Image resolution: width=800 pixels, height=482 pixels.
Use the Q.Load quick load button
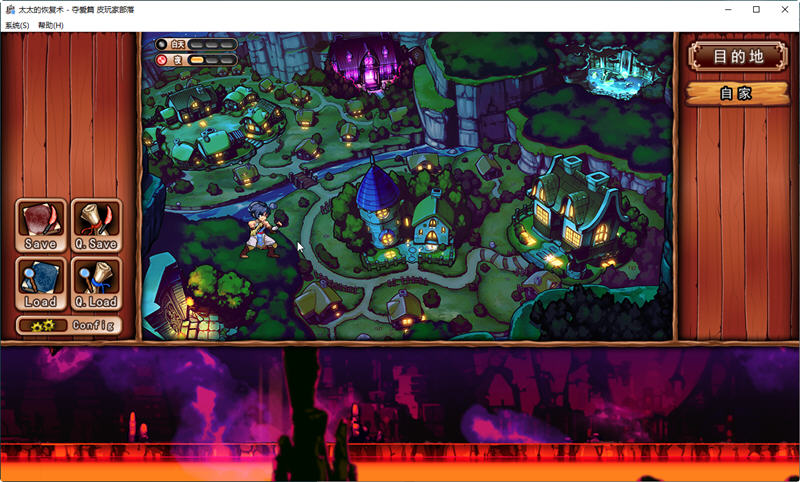96,283
